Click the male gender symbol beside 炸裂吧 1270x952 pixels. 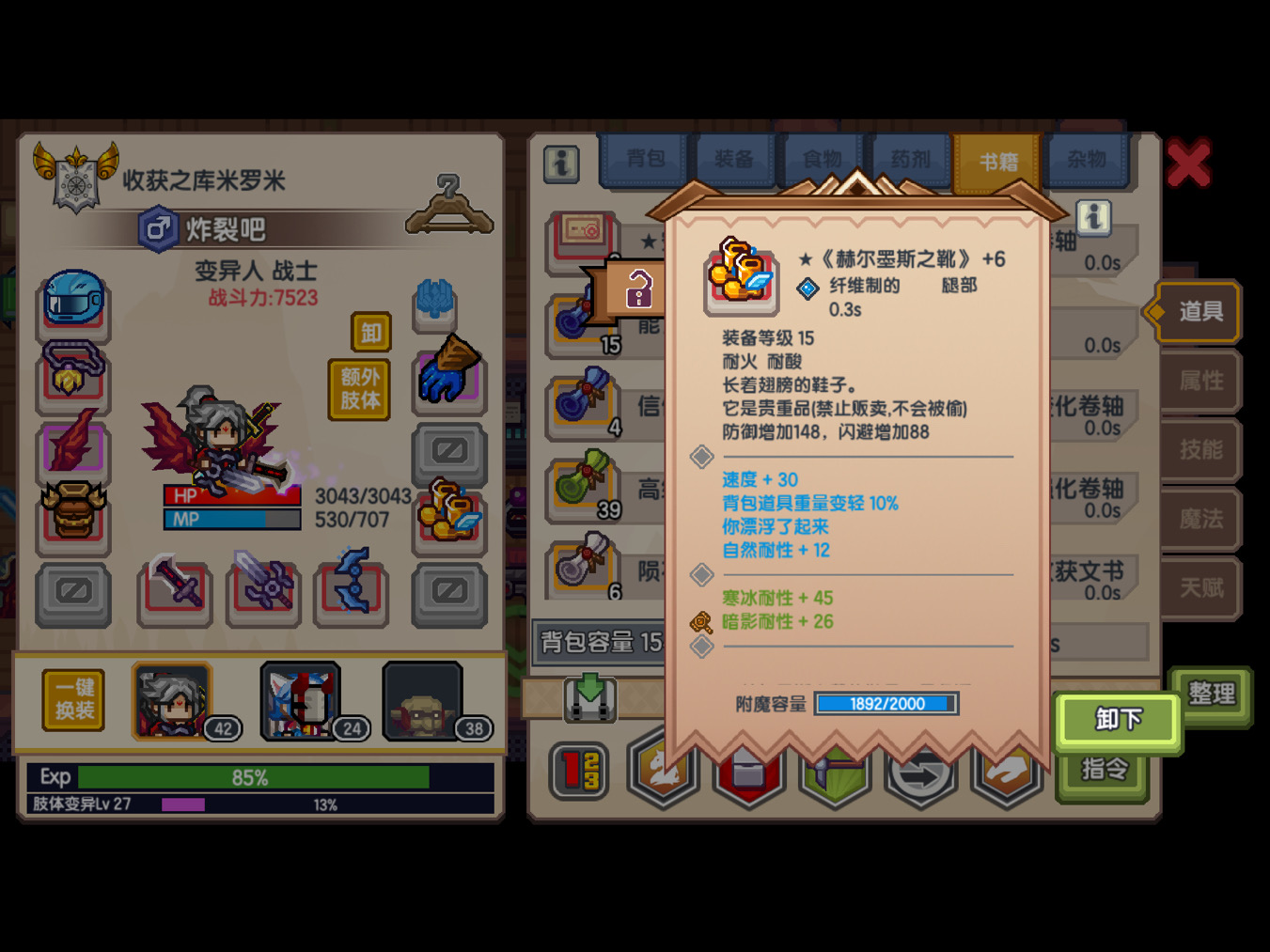click(158, 228)
